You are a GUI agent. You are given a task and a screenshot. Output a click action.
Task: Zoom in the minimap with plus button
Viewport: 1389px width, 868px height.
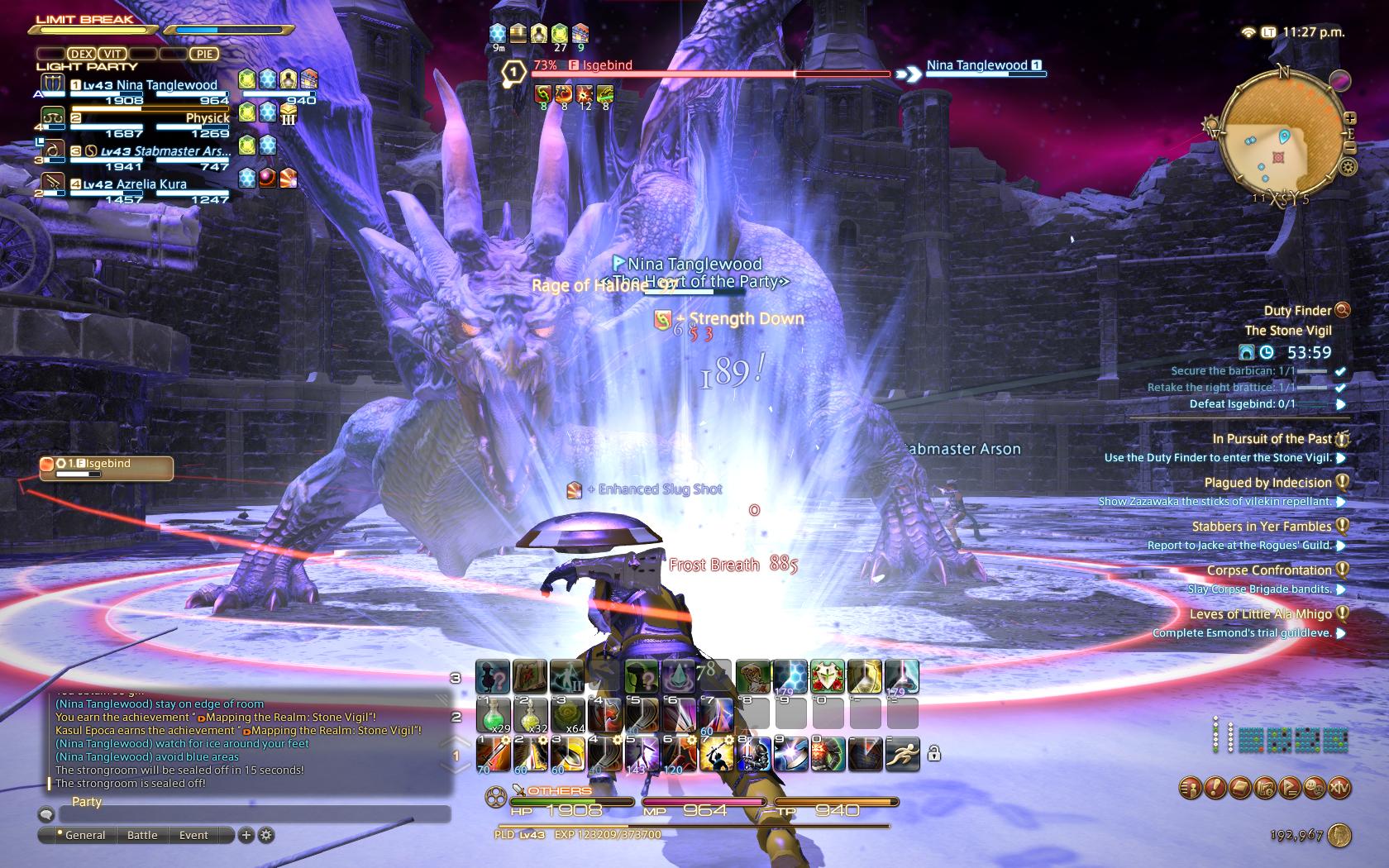1349,118
